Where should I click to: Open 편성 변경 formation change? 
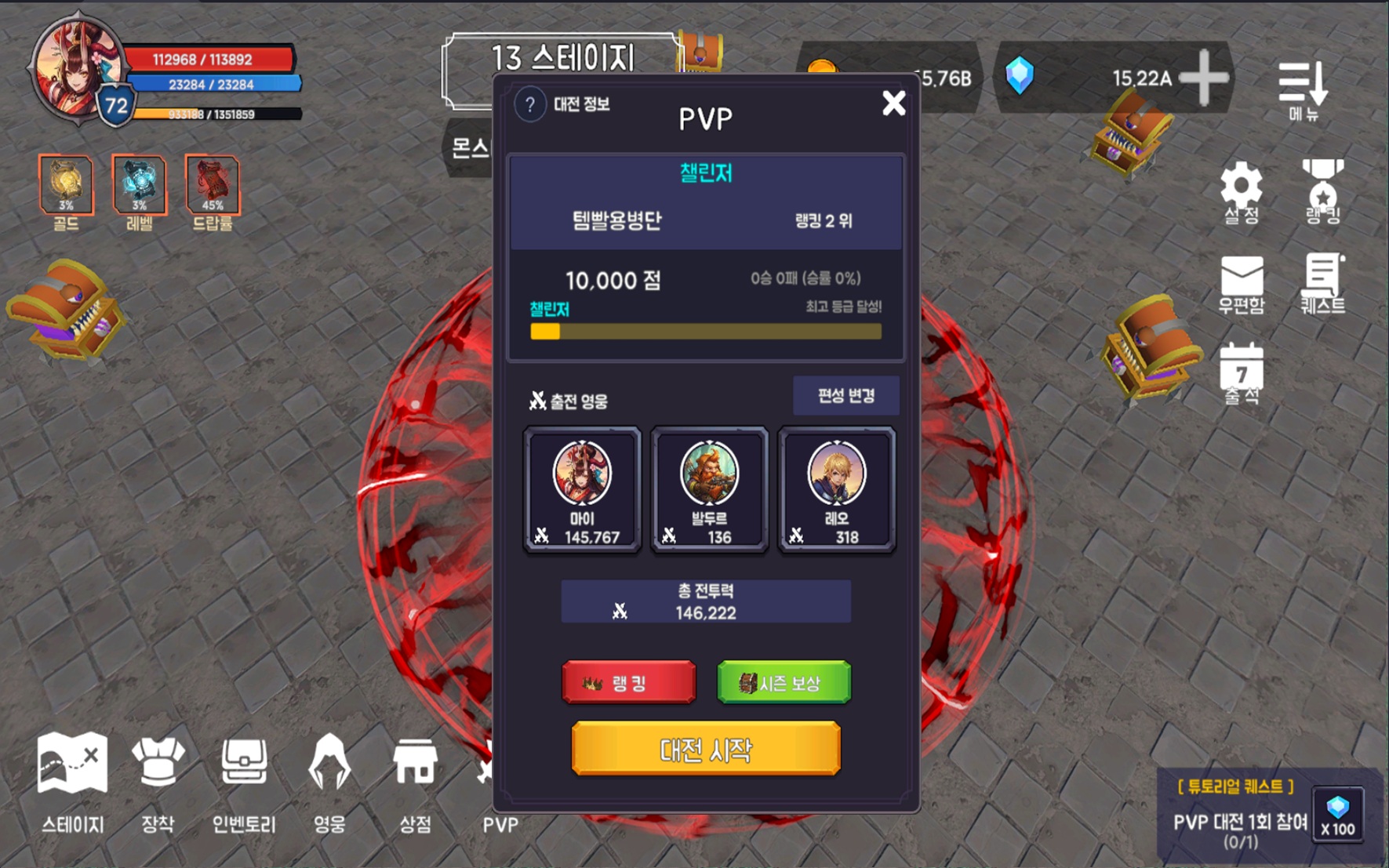(x=846, y=395)
